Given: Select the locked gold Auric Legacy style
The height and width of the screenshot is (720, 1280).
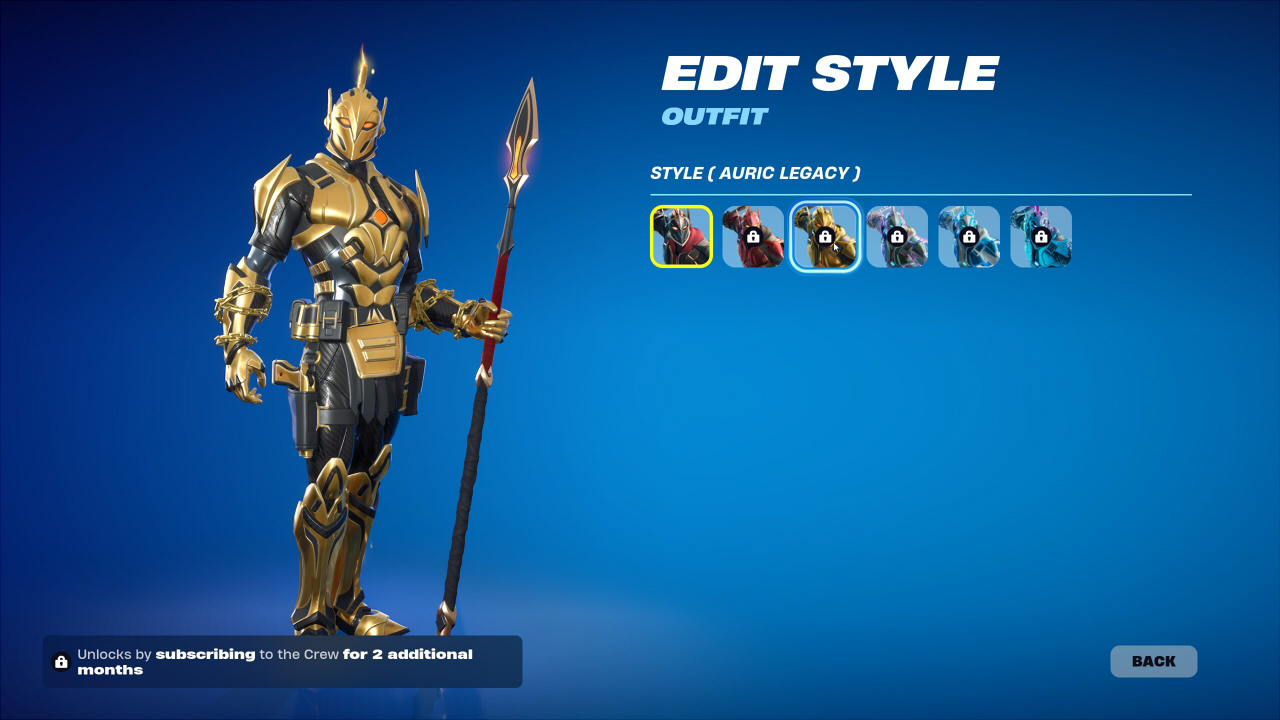Looking at the screenshot, I should pos(825,237).
